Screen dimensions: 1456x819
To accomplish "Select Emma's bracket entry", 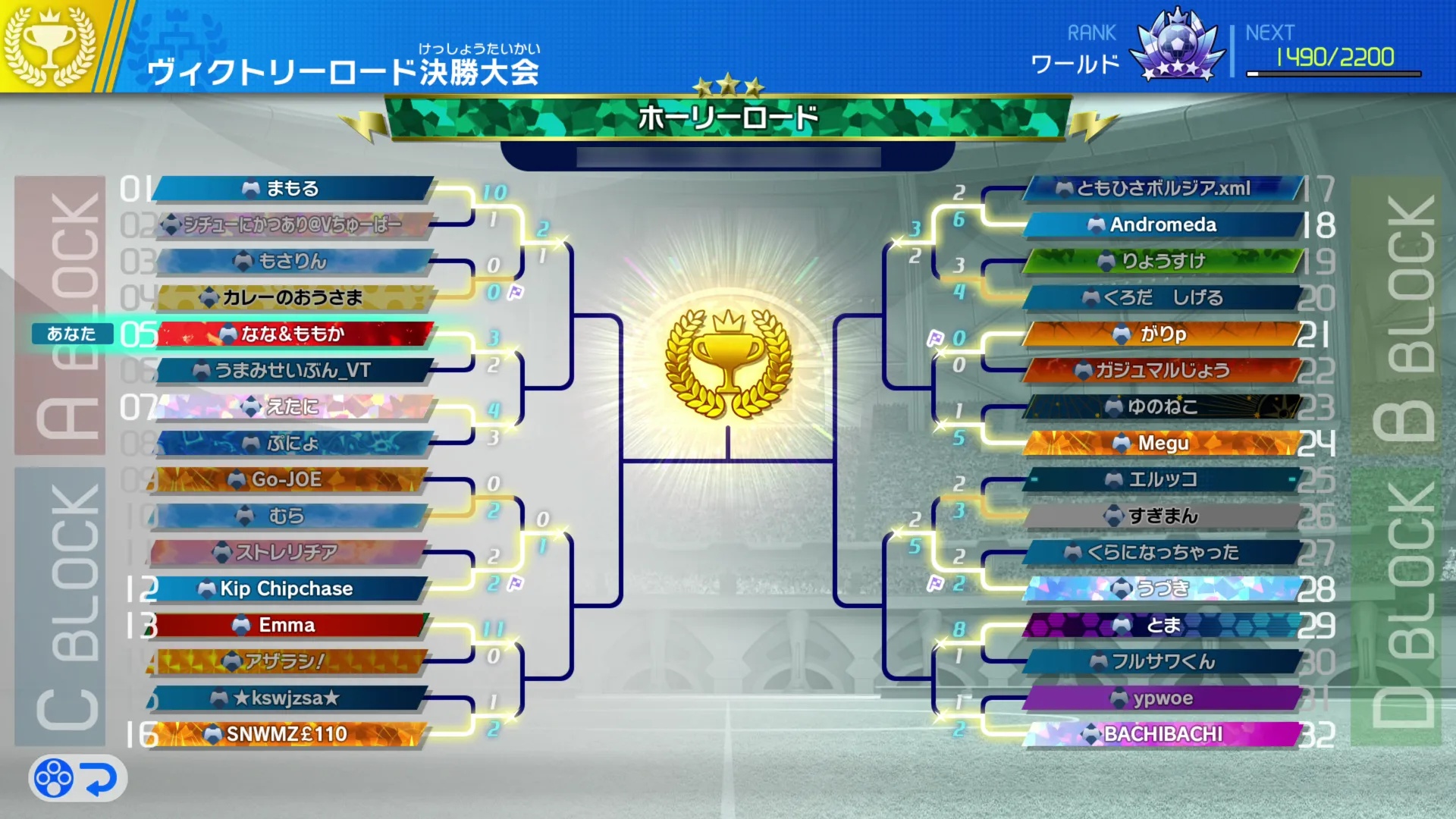I will pos(287,626).
